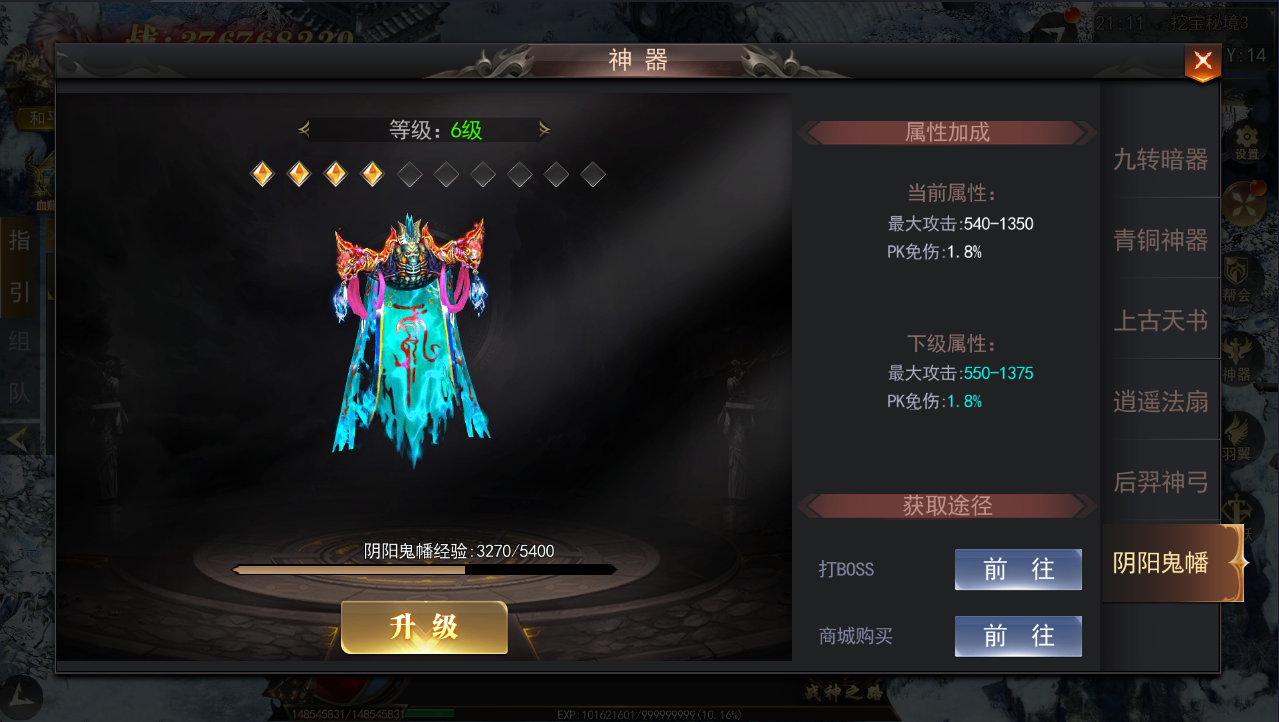Close the 神器 artifact window
Image resolution: width=1279 pixels, height=722 pixels.
pyautogui.click(x=1202, y=62)
